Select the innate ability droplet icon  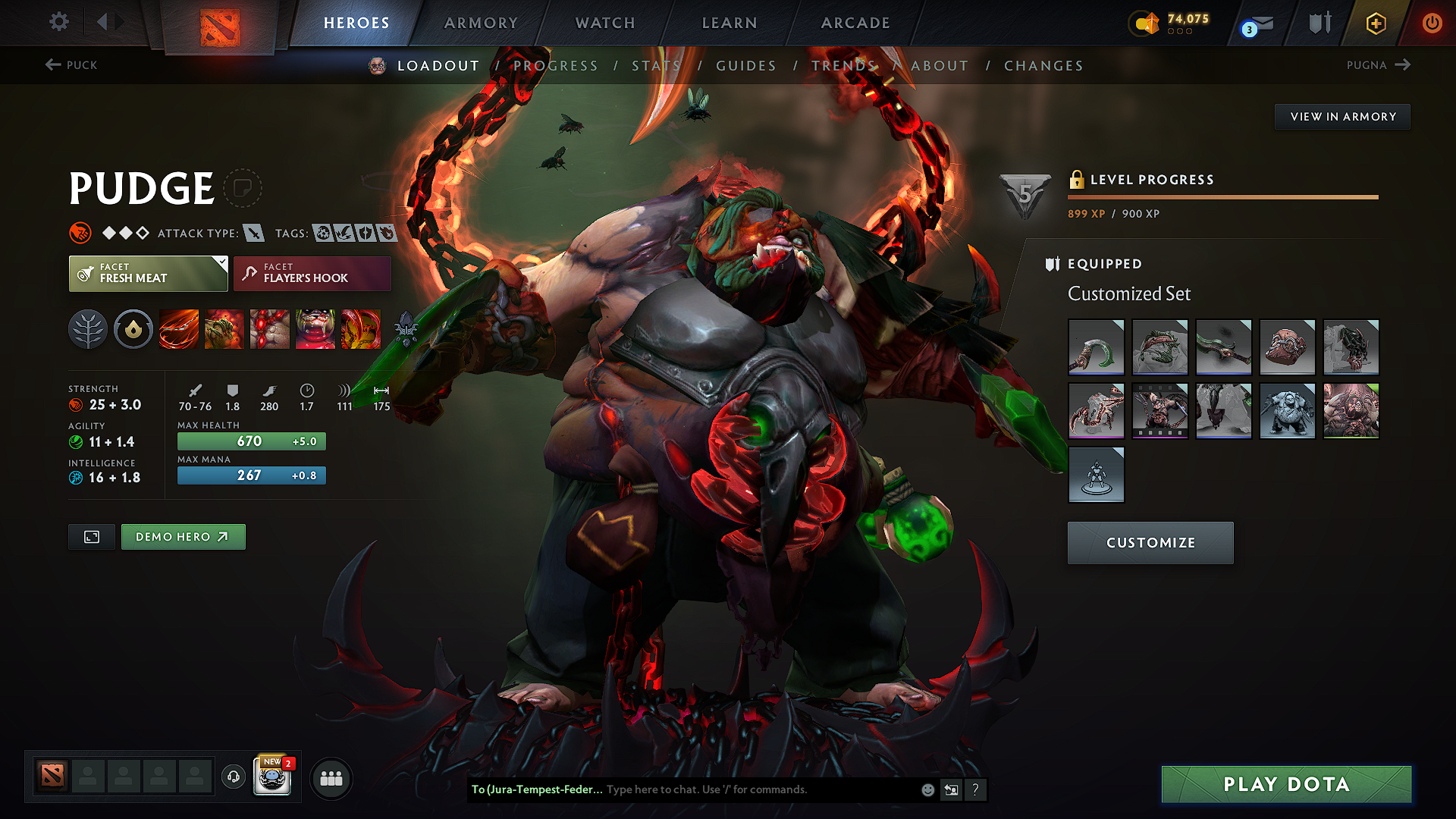tap(133, 329)
